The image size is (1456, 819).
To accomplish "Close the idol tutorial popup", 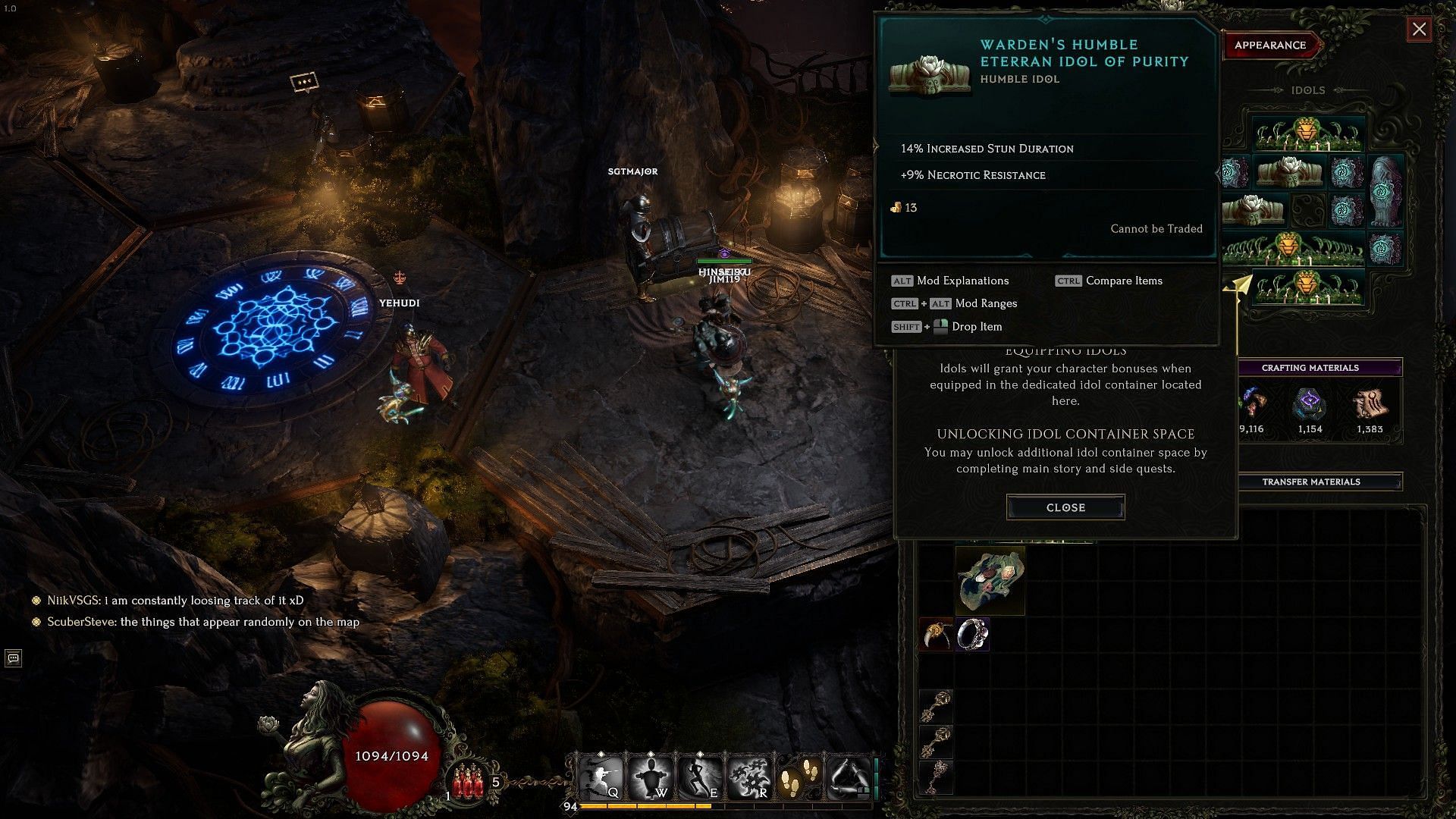I will pos(1065,507).
